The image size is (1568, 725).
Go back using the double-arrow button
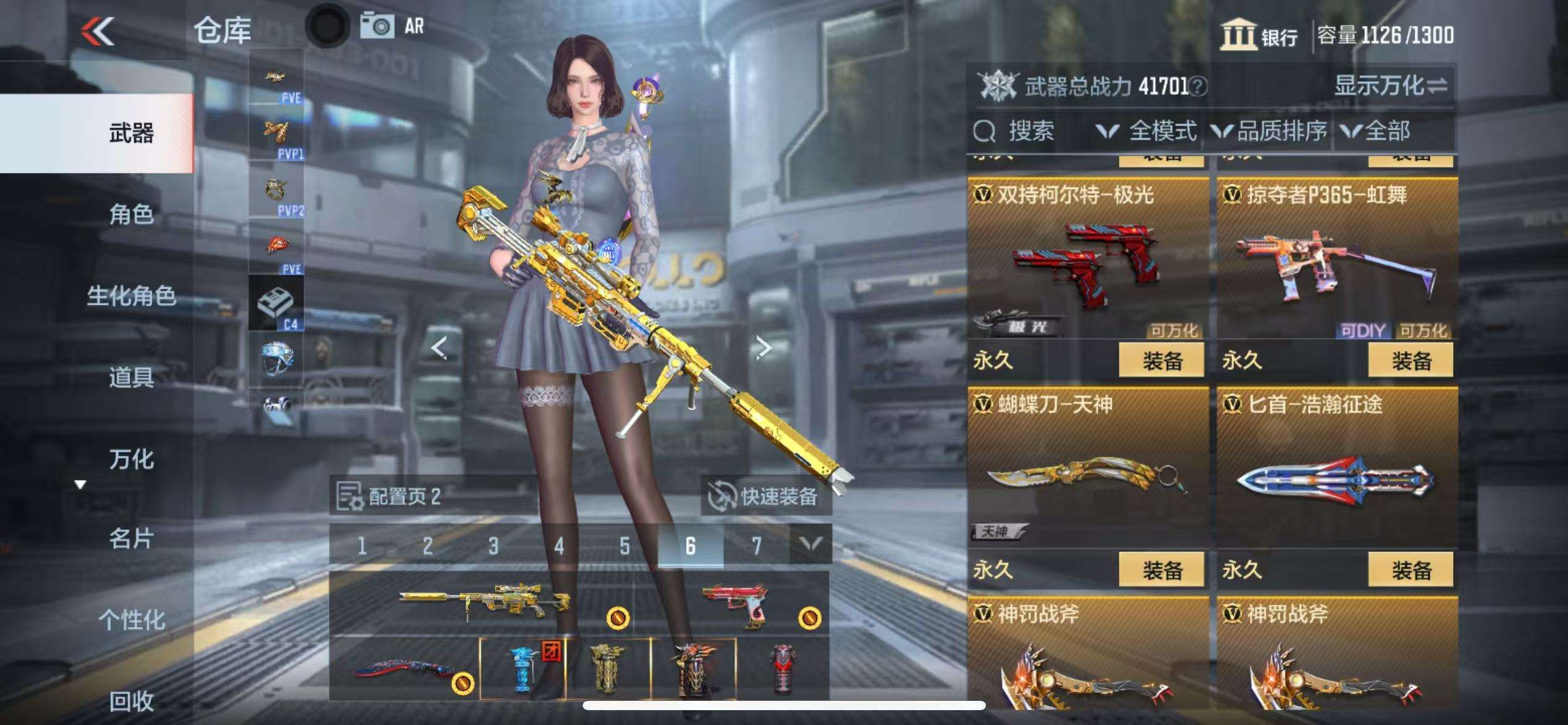pyautogui.click(x=98, y=31)
